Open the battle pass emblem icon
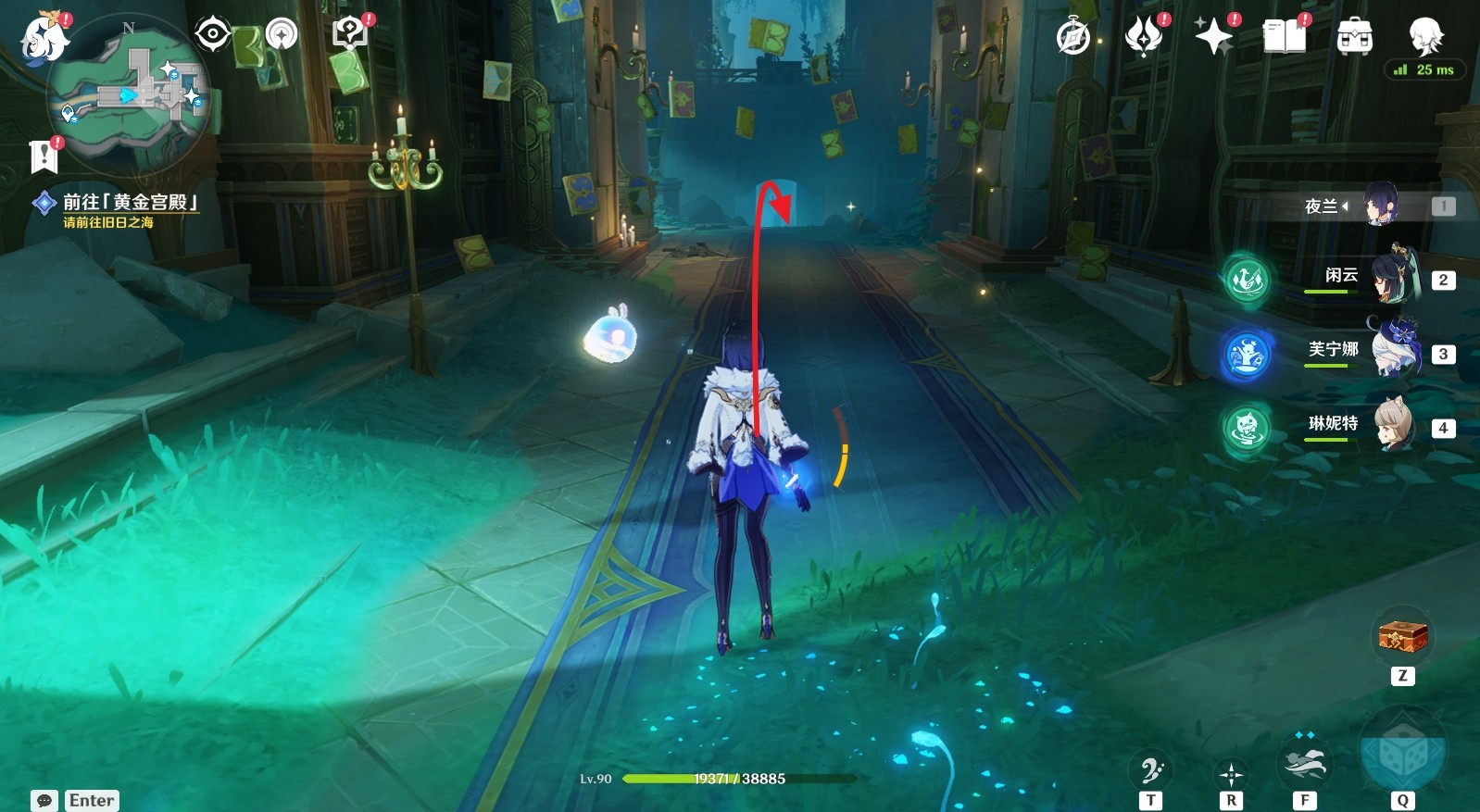 pos(1144,37)
